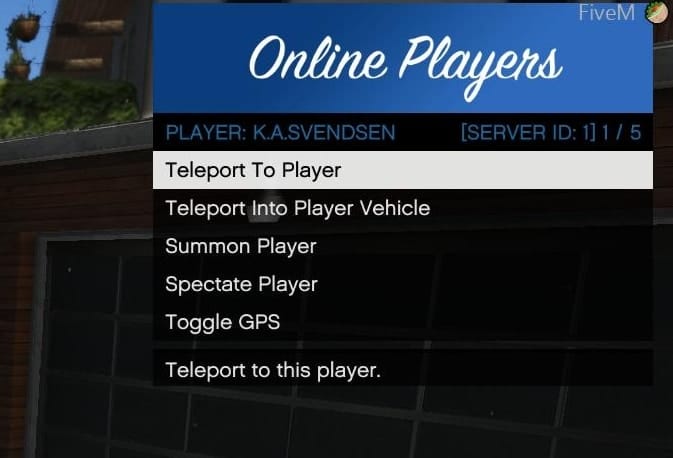The image size is (673, 458).
Task: Activate the Summon Player entry
Action: coord(402,246)
